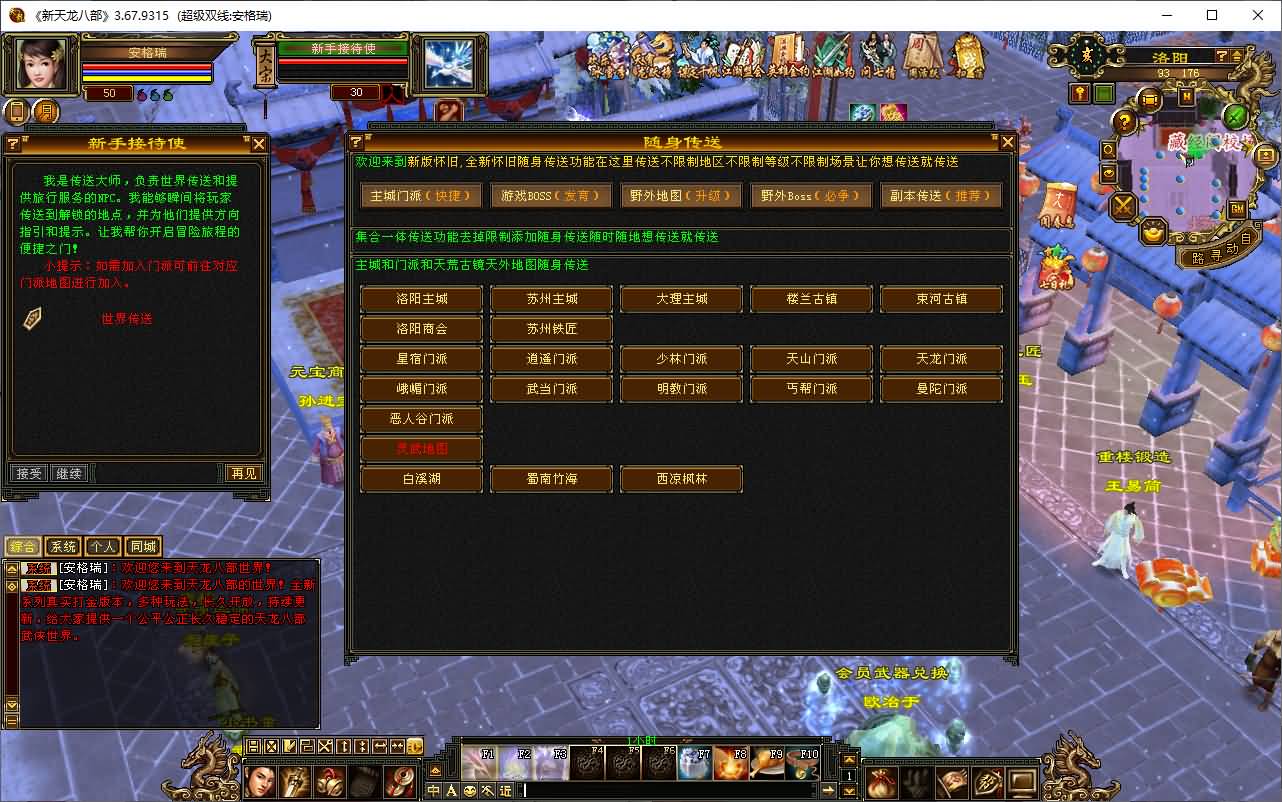The image size is (1282, 802).
Task: Travel to 少林门派
Action: [681, 359]
